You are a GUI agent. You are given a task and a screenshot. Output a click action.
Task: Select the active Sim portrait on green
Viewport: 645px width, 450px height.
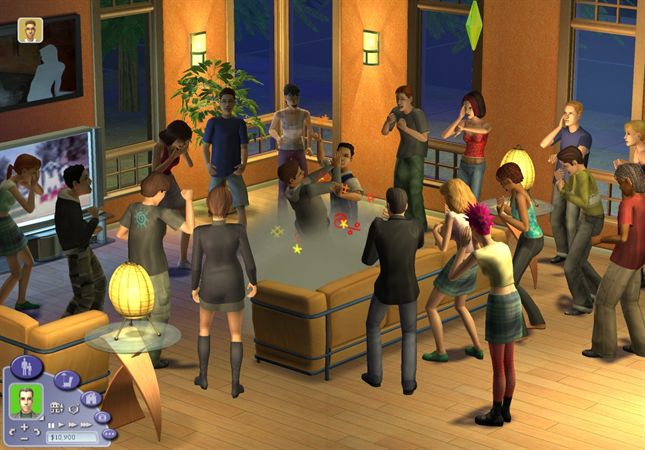[x=24, y=404]
